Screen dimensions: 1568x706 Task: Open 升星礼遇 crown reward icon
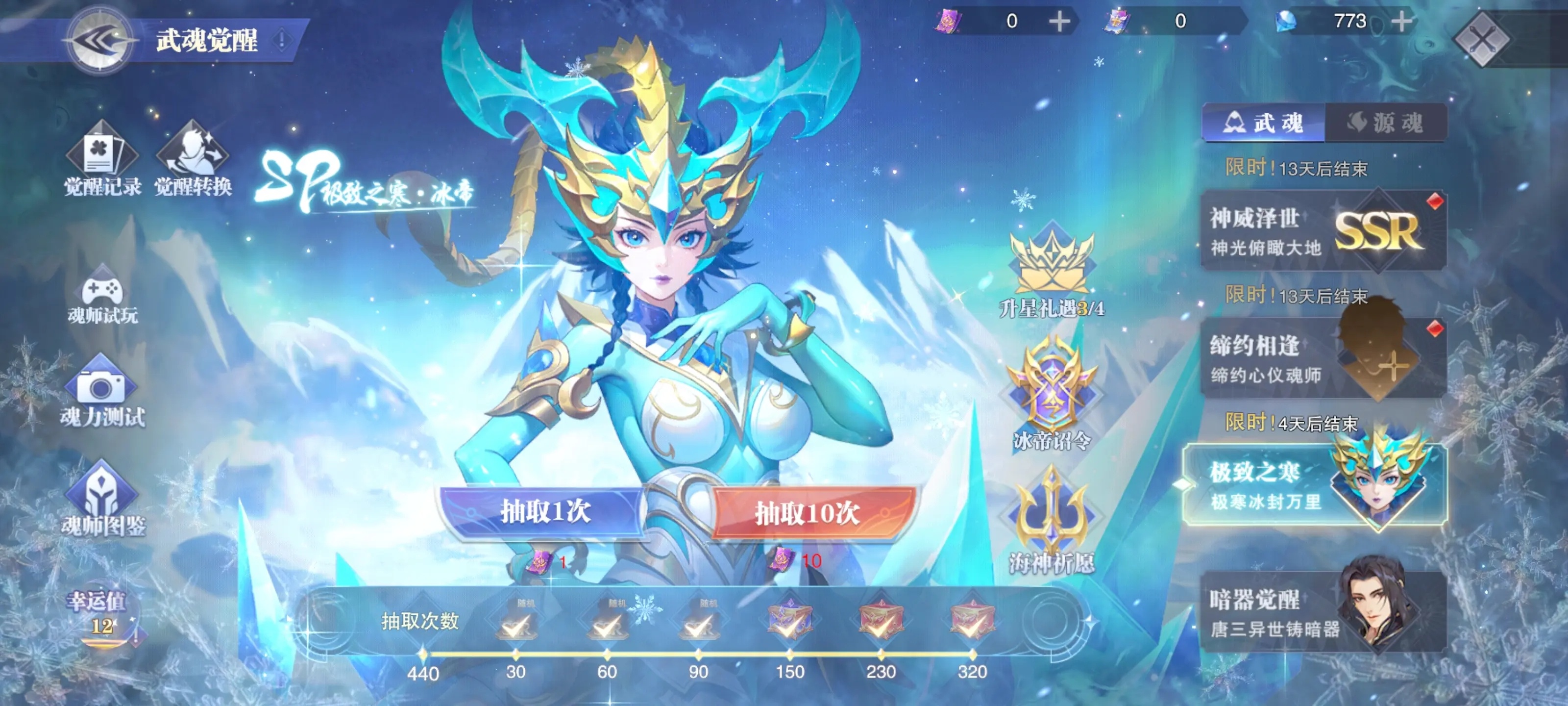pyautogui.click(x=1052, y=271)
